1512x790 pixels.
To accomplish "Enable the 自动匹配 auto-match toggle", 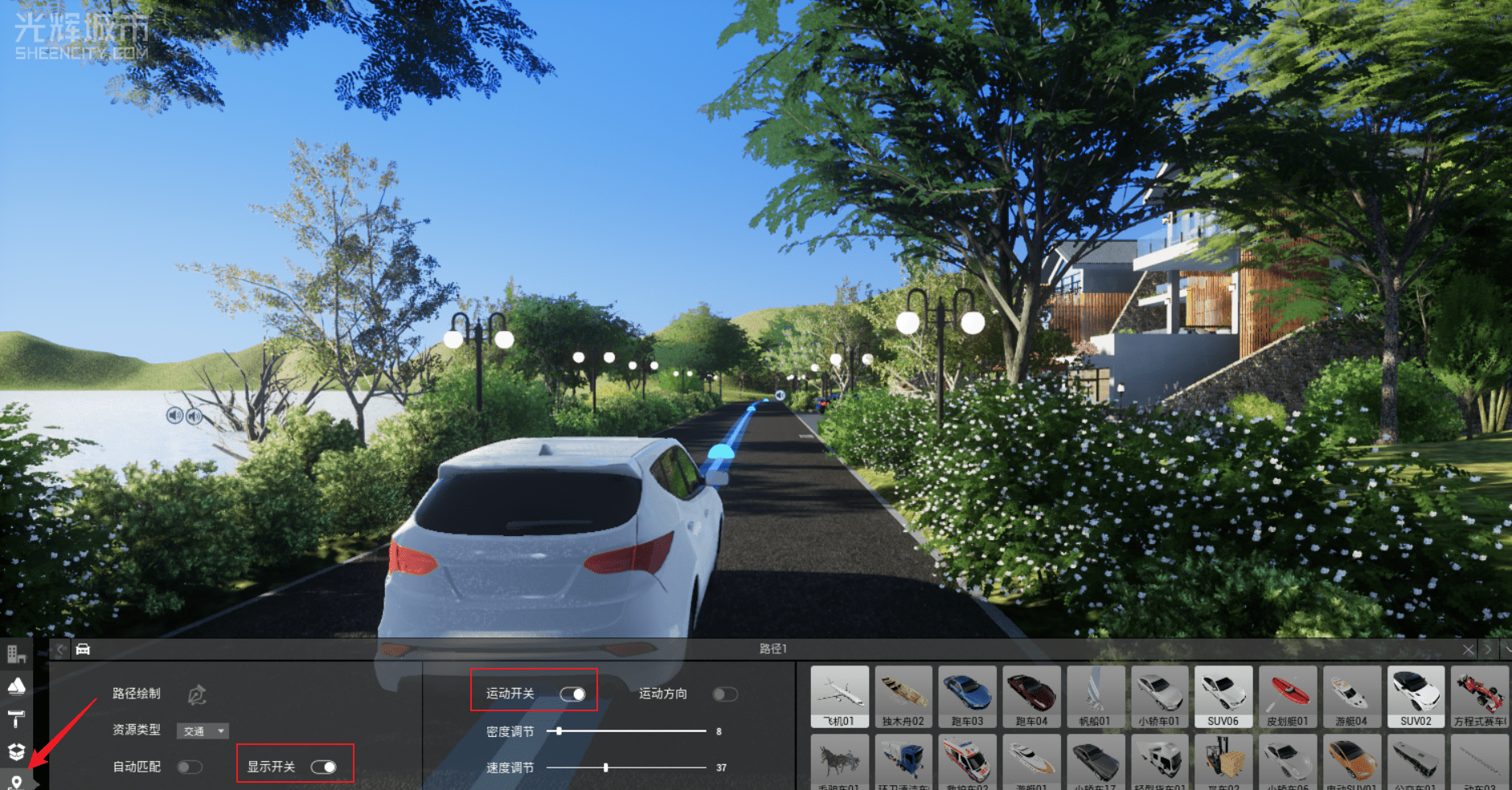I will point(189,767).
